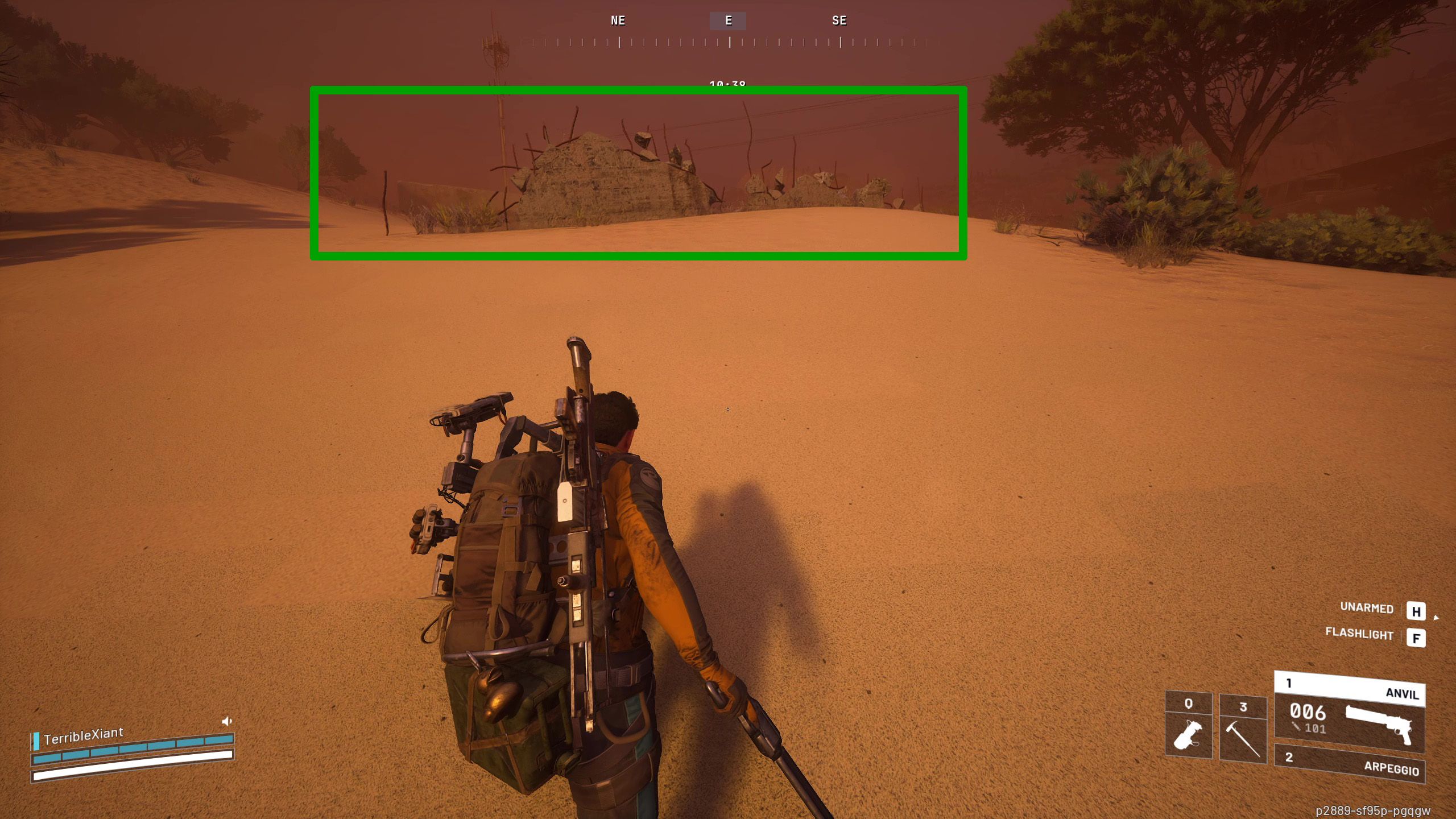Screen dimensions: 1456x819
Task: Switch to the Arpeggio weapon slot
Action: click(x=1349, y=764)
